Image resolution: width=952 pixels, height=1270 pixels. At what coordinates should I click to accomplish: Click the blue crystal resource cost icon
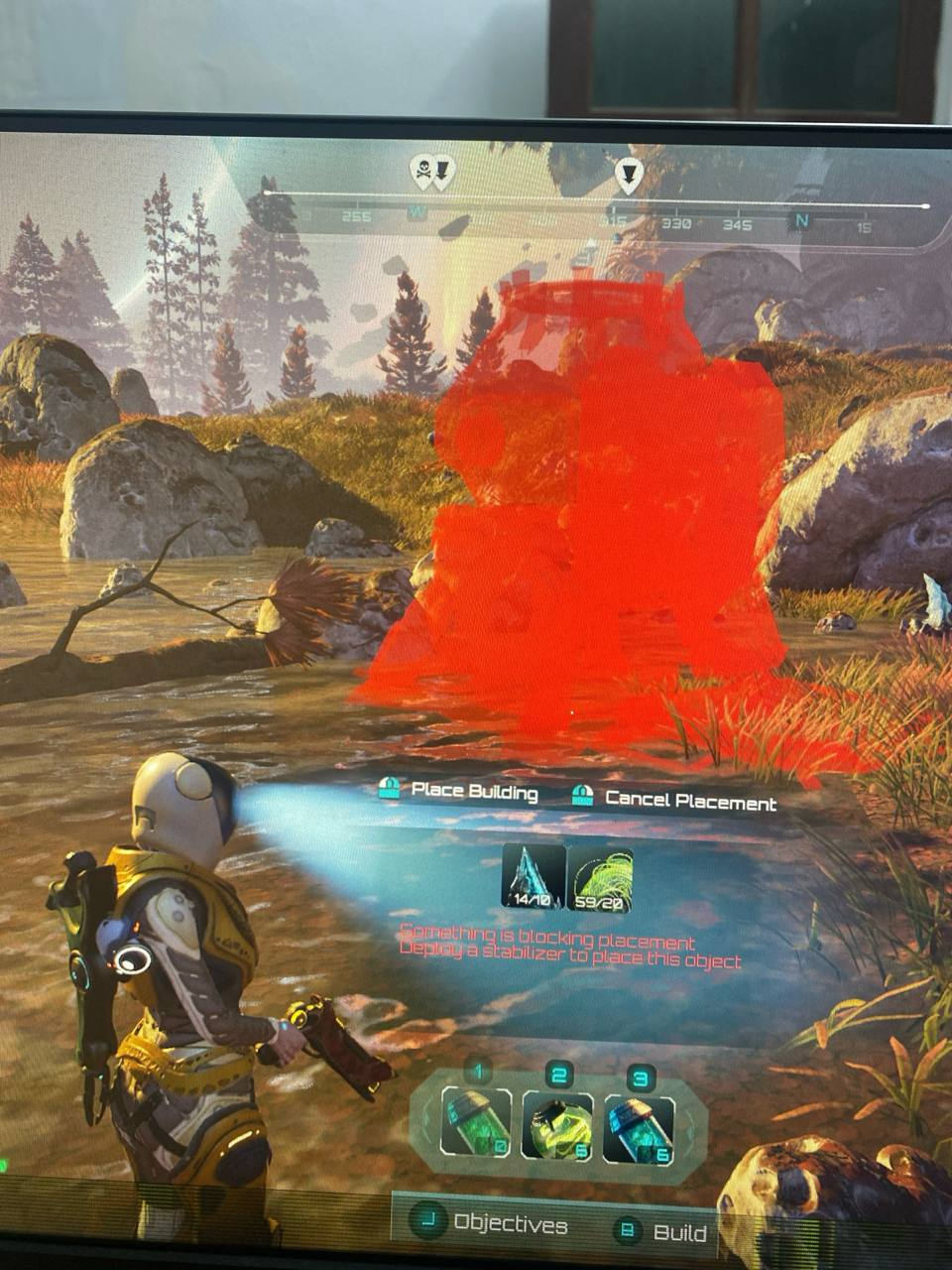click(534, 877)
